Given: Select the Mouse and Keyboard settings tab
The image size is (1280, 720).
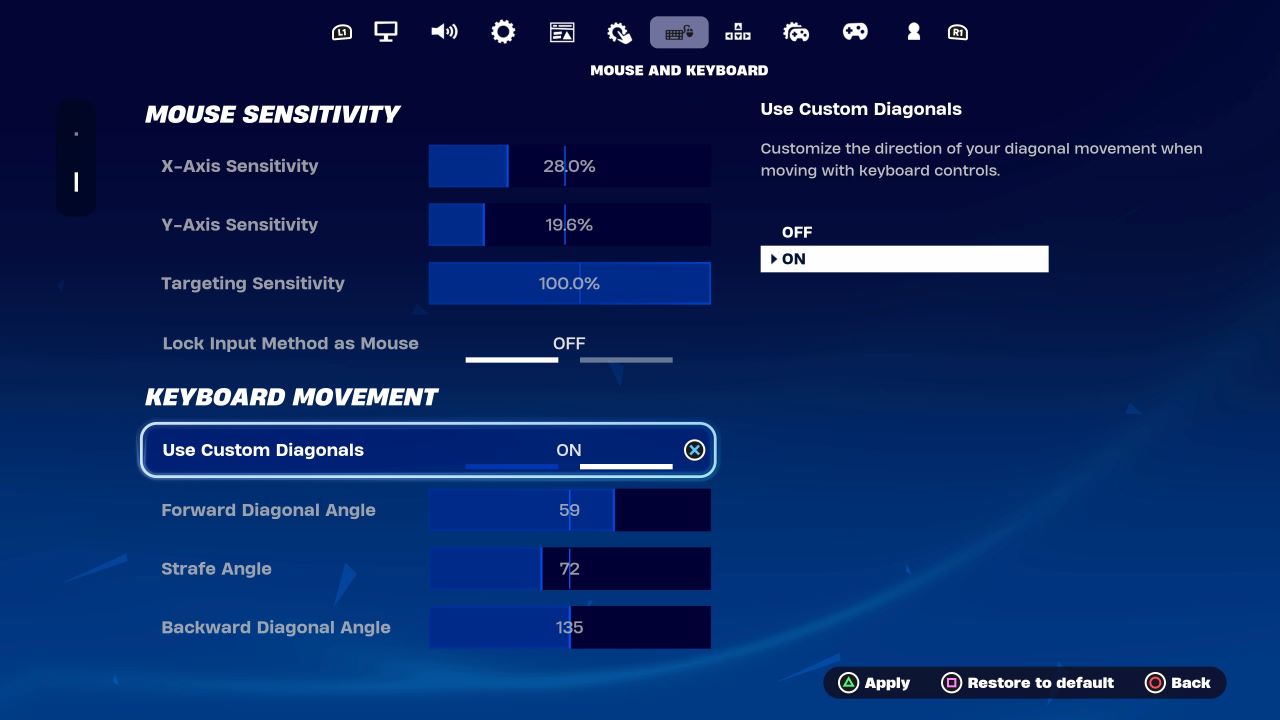Looking at the screenshot, I should tap(679, 31).
